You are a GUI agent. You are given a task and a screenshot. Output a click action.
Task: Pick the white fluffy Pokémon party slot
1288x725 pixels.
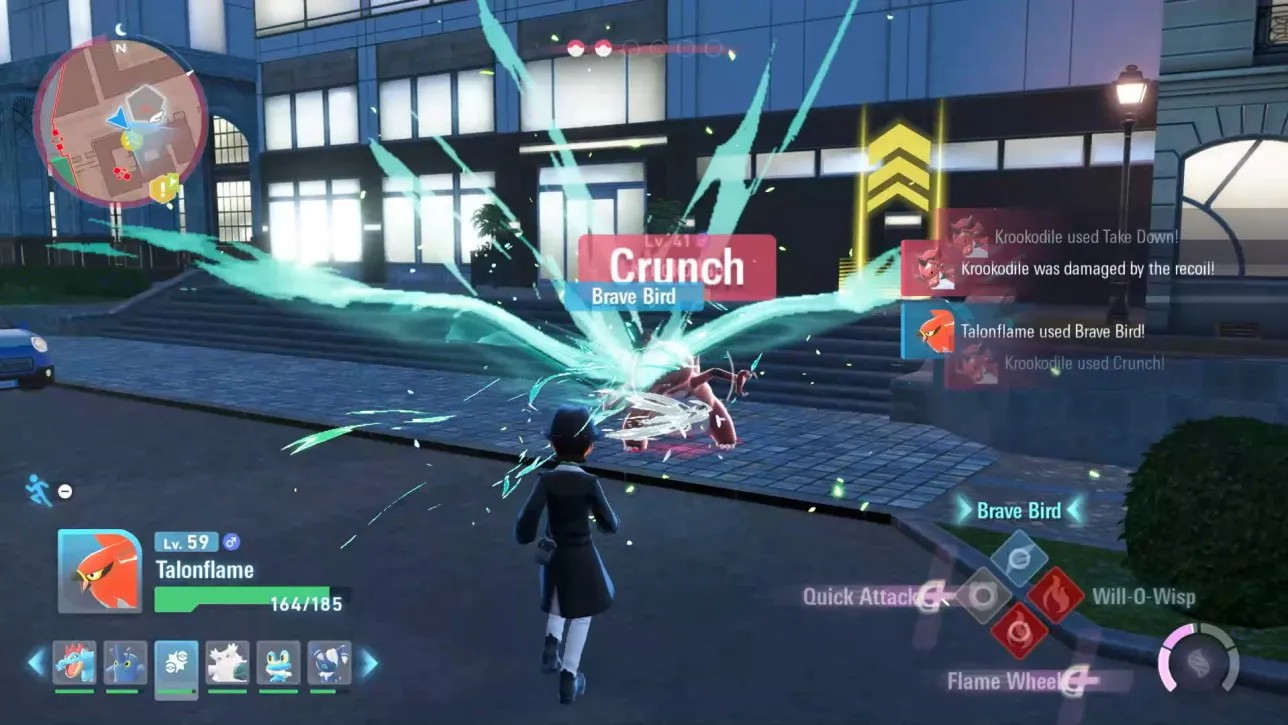(x=227, y=663)
